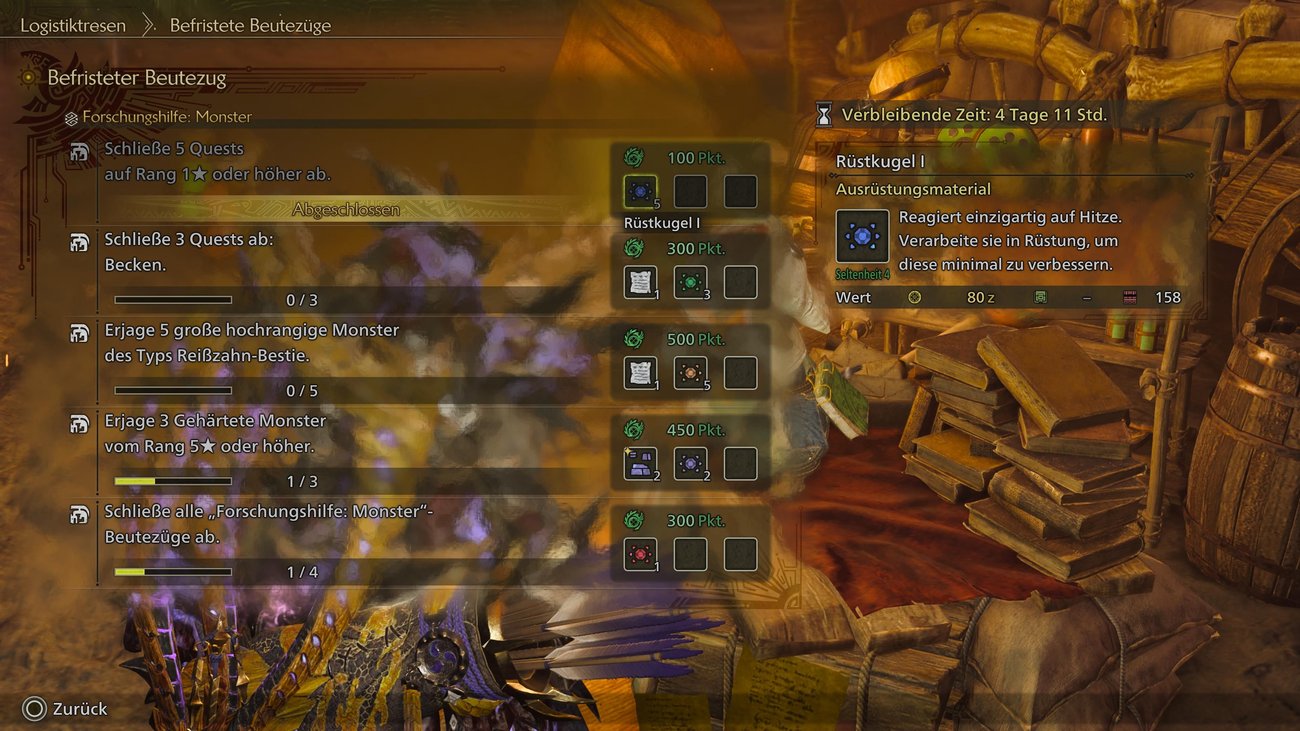This screenshot has width=1300, height=731.
Task: Click the hourglass icon beside the remaining time
Action: (x=822, y=114)
